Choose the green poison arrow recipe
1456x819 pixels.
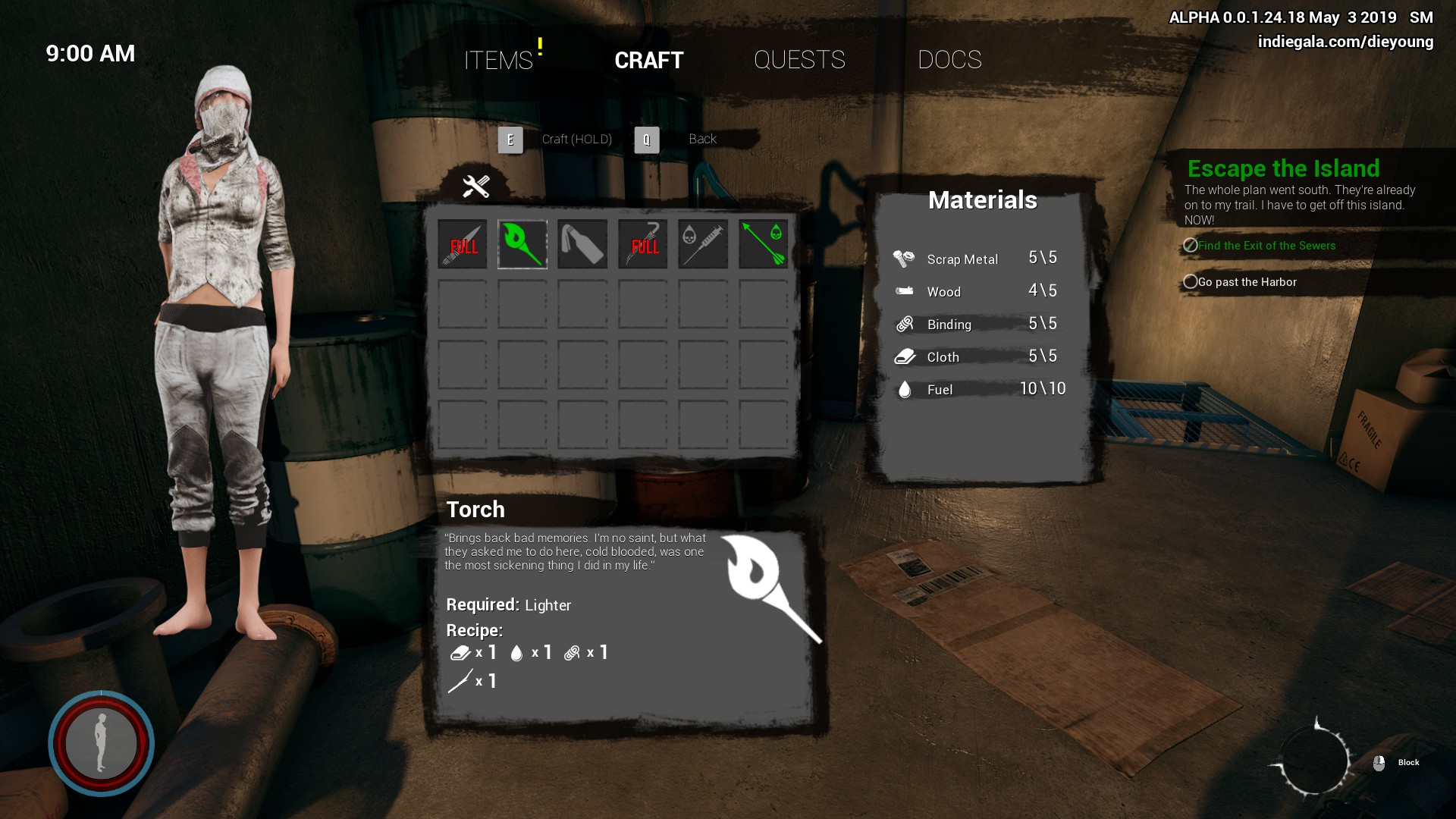click(763, 244)
